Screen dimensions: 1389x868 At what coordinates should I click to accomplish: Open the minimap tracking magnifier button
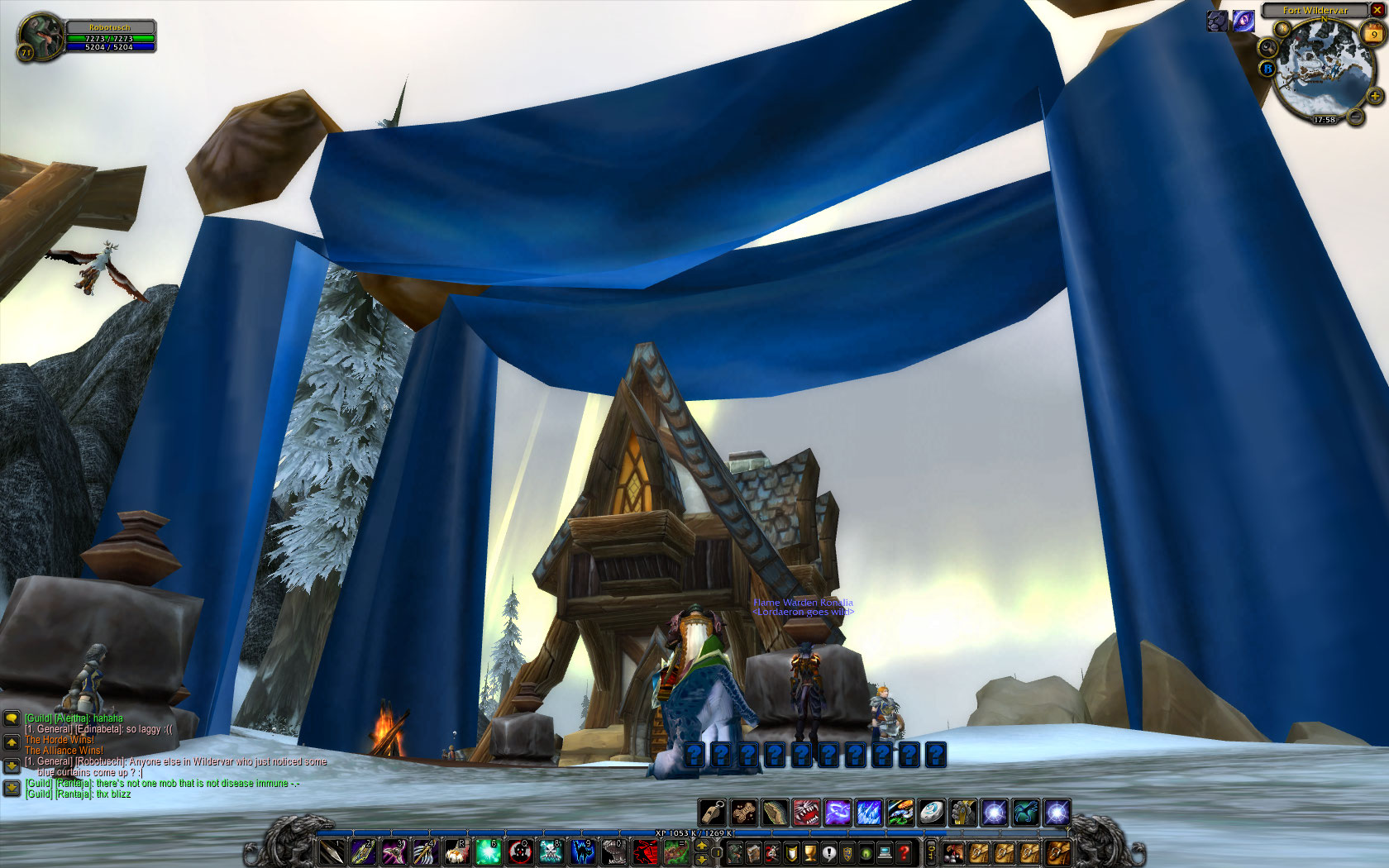point(1267,47)
